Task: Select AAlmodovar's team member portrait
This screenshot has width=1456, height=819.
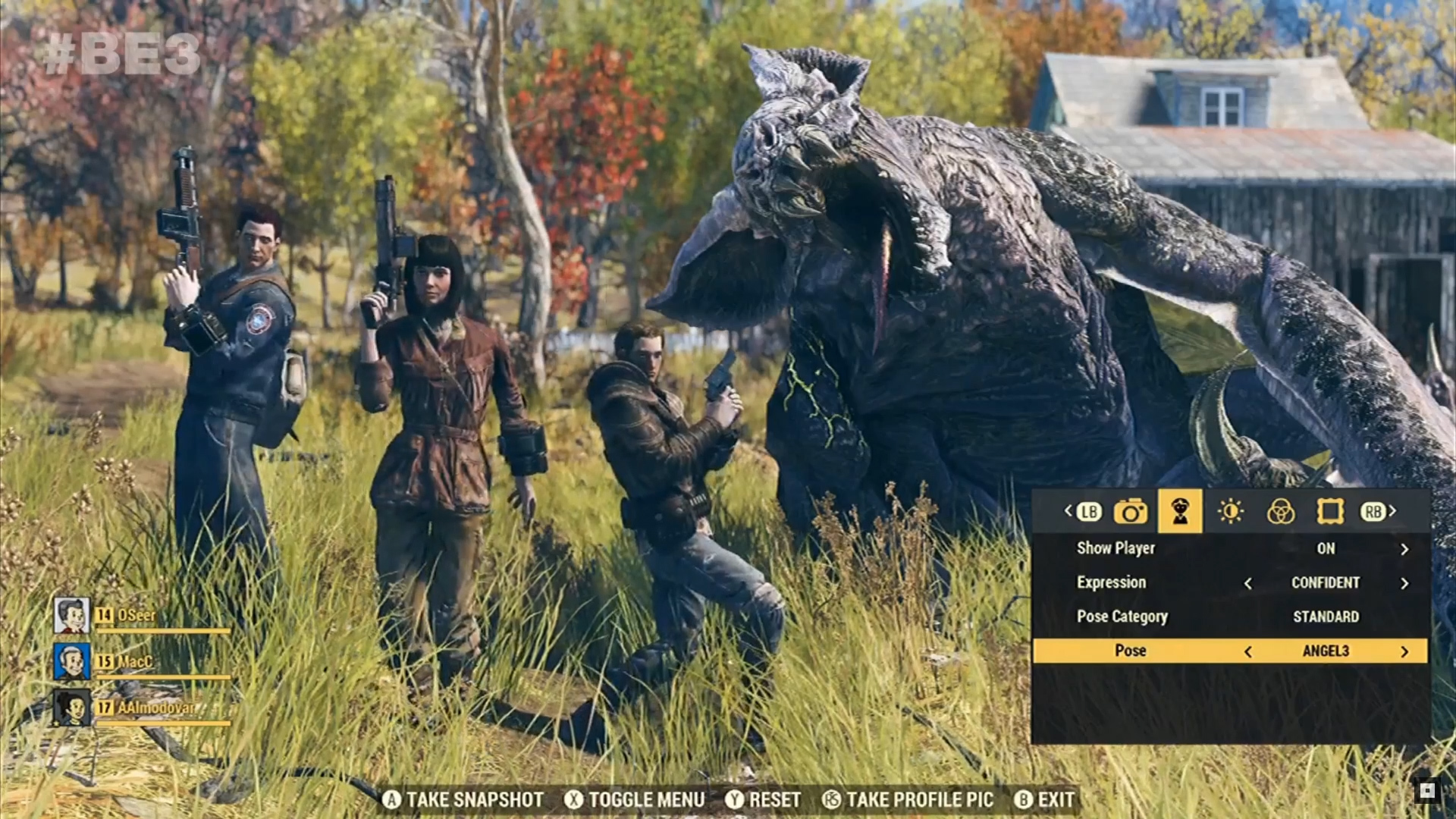Action: (x=72, y=708)
